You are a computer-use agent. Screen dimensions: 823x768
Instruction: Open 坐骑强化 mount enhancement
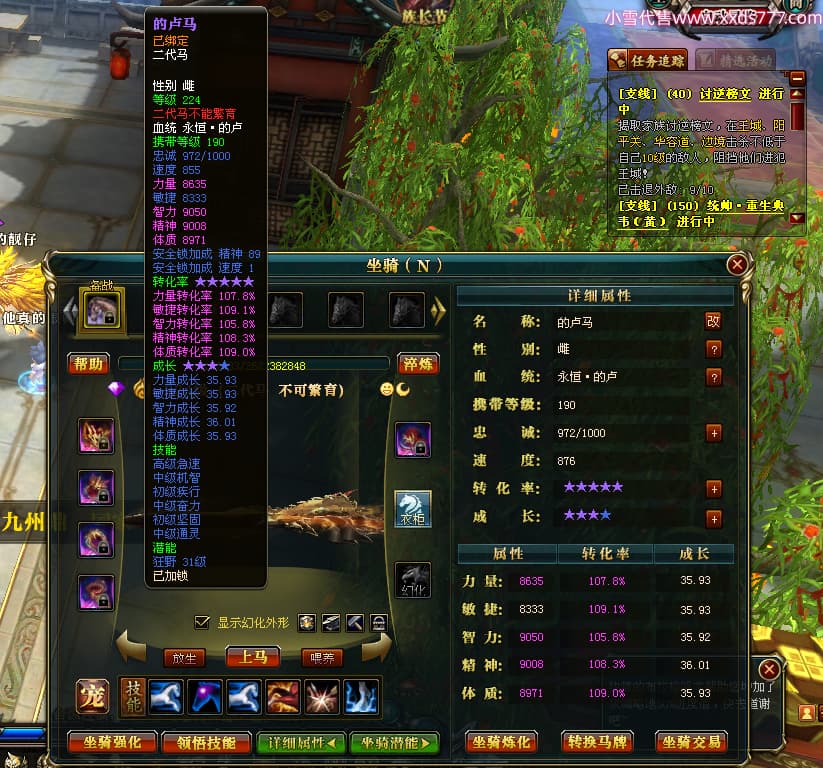(x=113, y=742)
